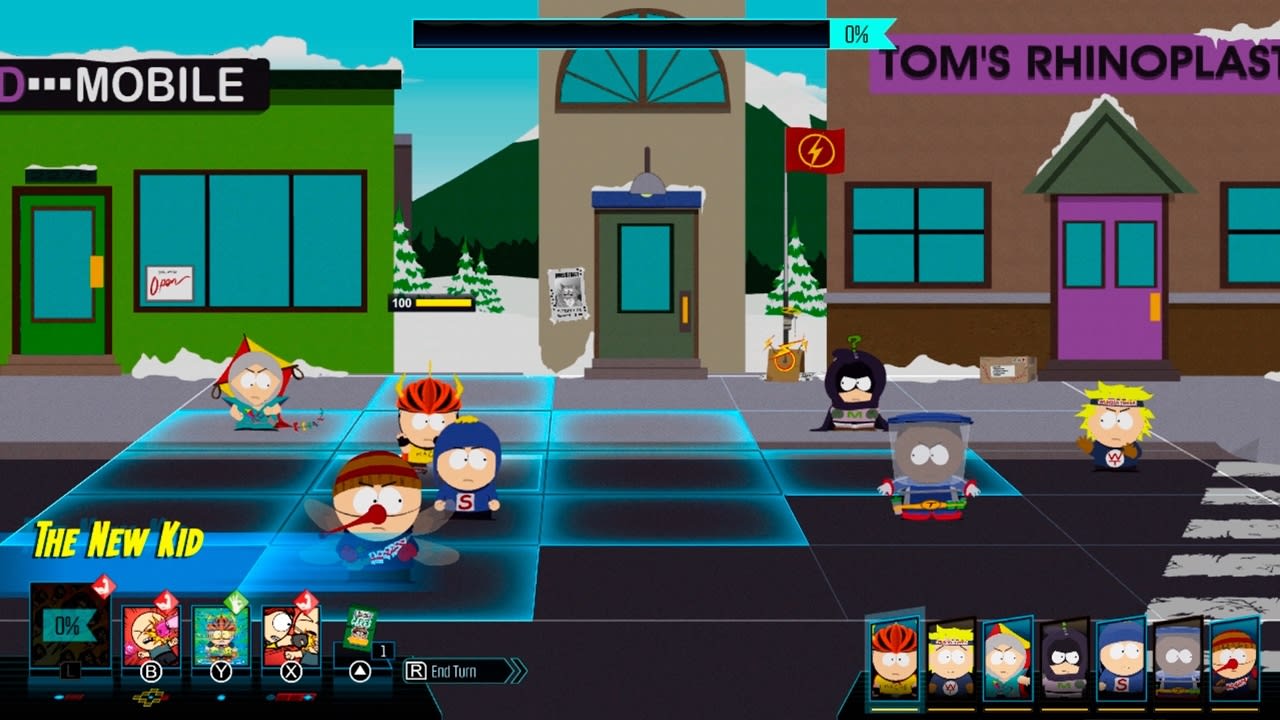
Task: Click 'The New Kid' name label
Action: point(118,539)
